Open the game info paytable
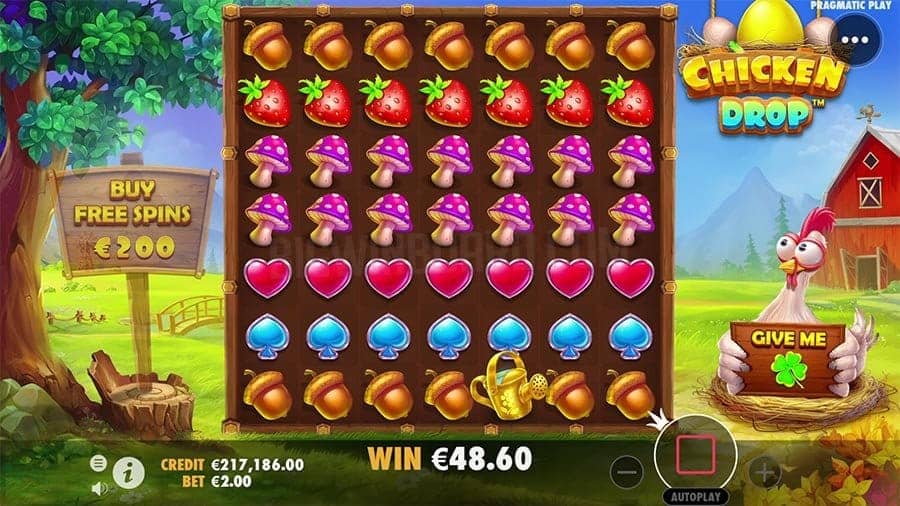 [x=128, y=472]
